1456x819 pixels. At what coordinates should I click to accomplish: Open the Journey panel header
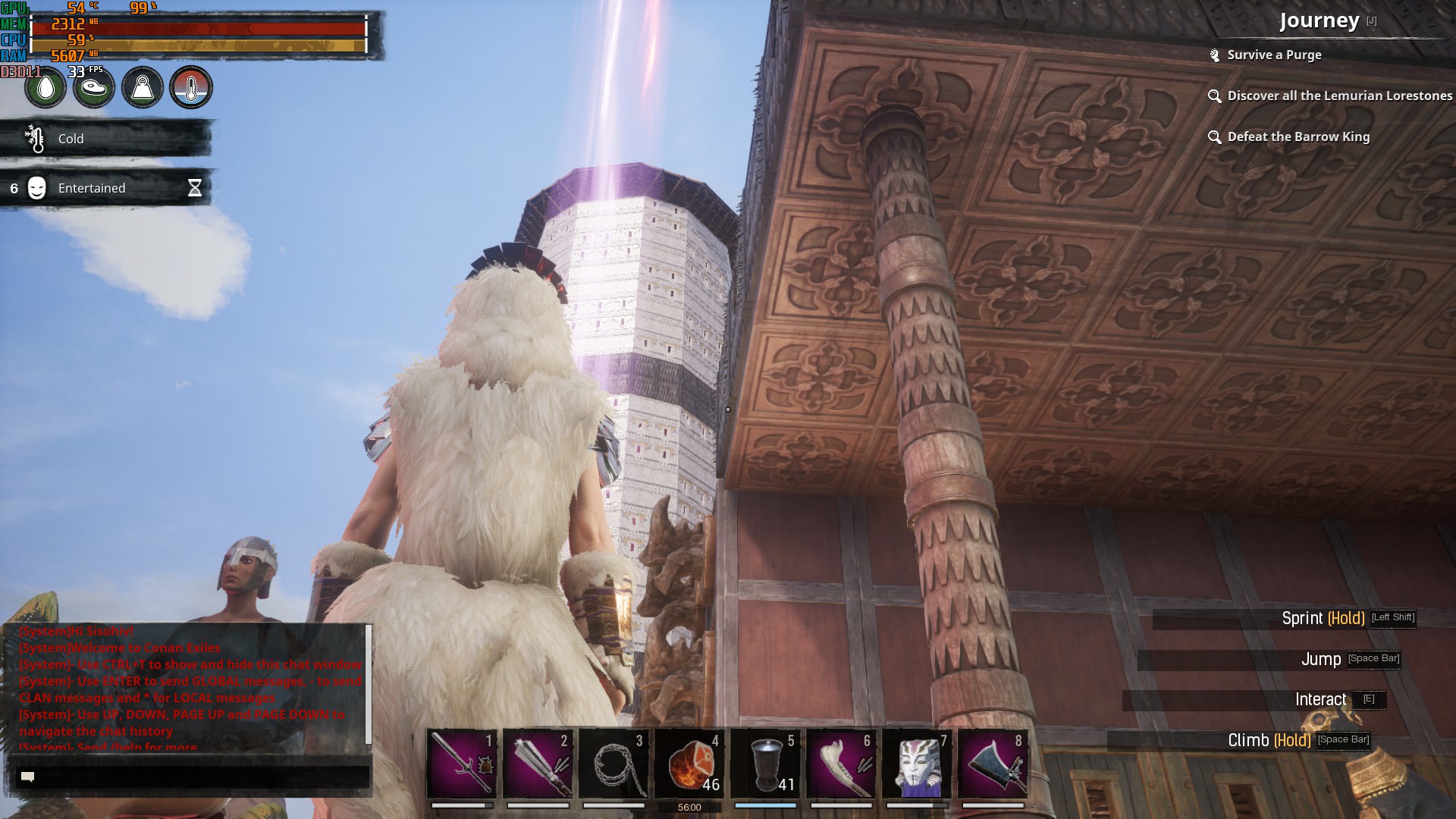[1319, 20]
